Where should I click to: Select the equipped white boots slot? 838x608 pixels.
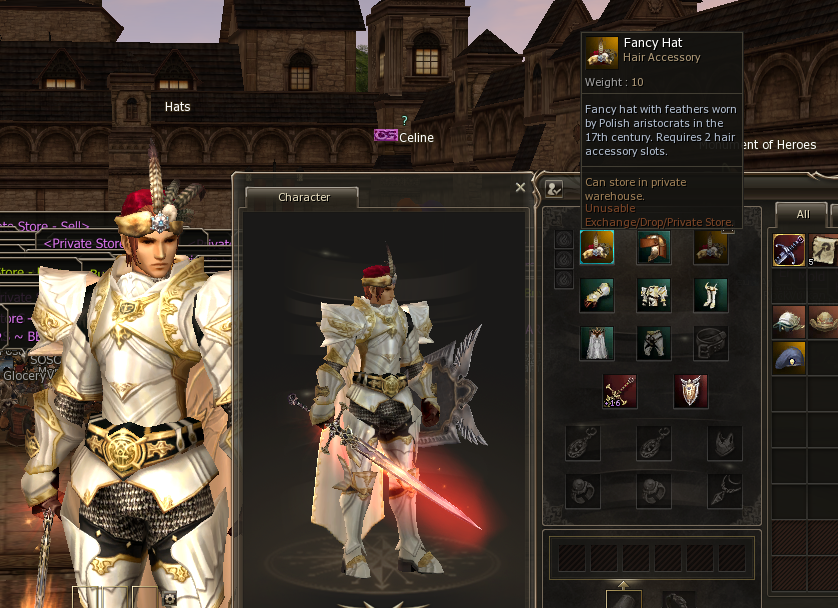711,295
